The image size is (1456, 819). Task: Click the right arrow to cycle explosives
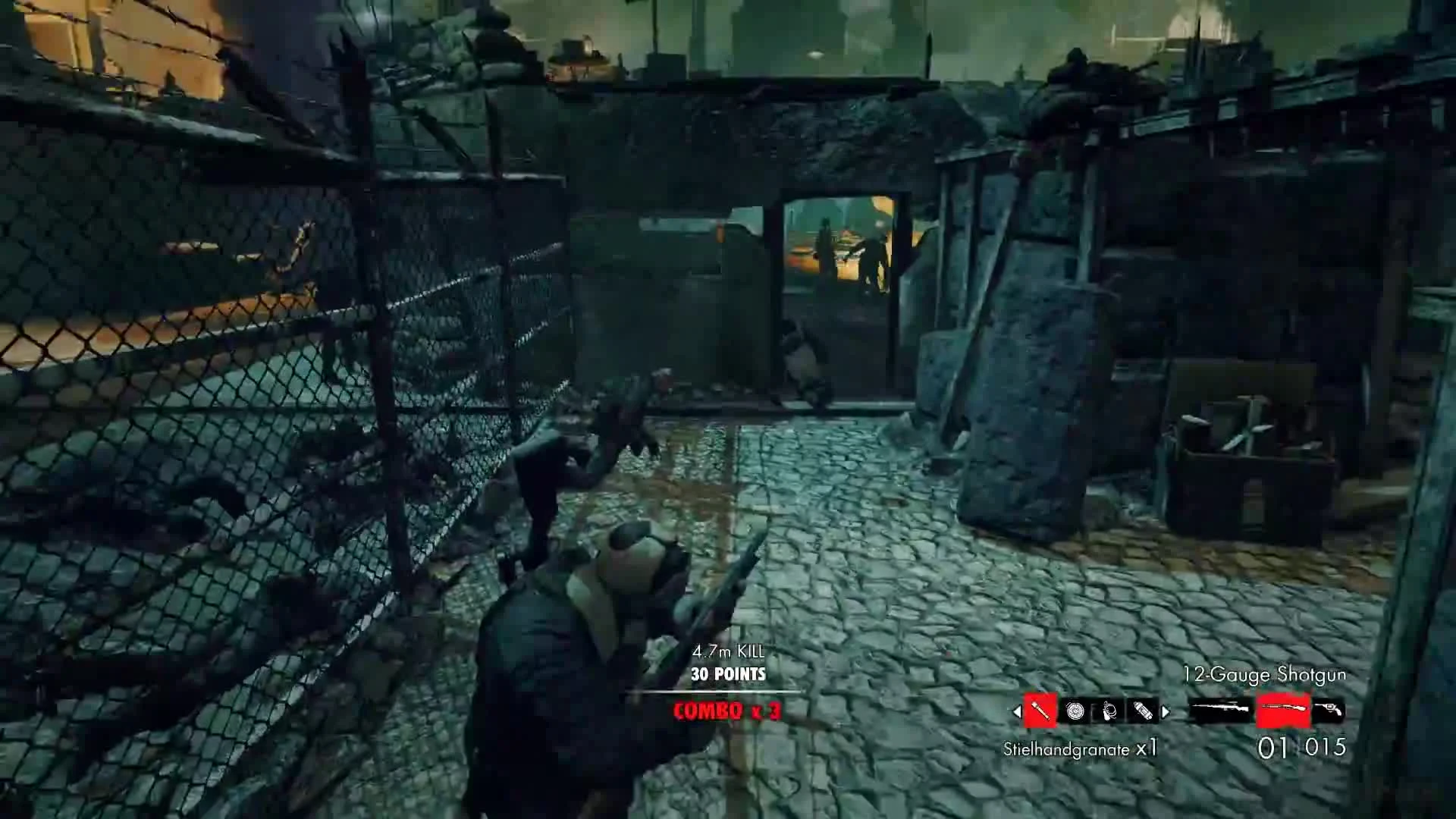pyautogui.click(x=1166, y=711)
